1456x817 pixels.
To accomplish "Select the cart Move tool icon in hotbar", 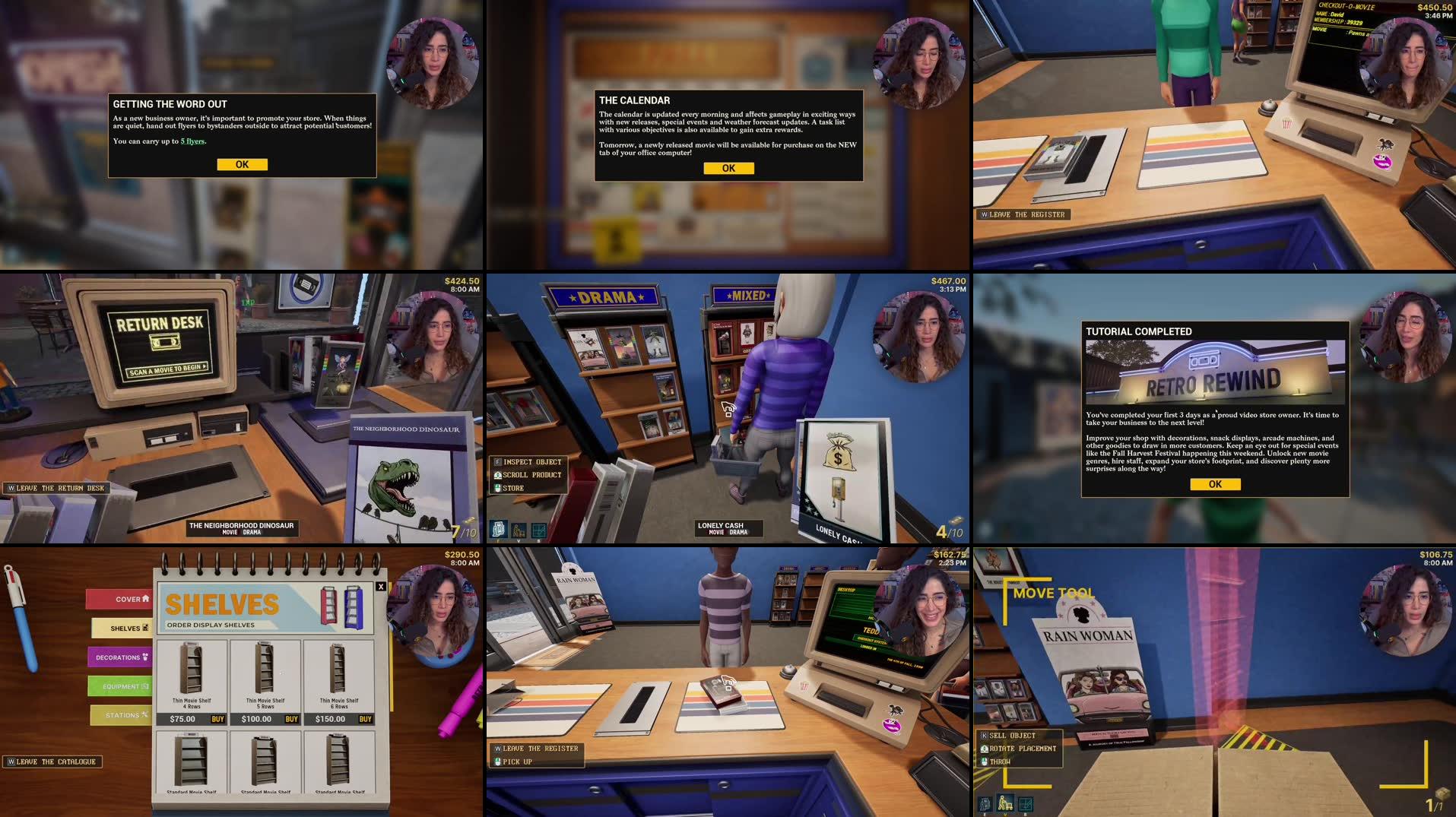I will click(1005, 803).
